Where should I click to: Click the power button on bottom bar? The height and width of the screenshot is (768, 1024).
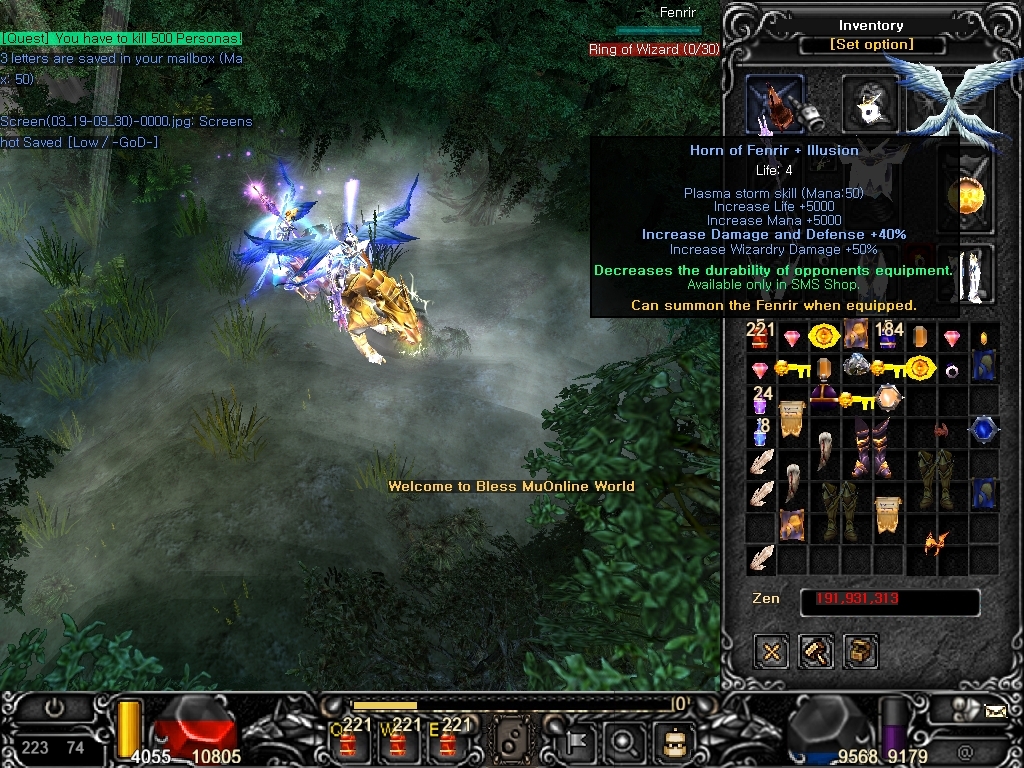[53, 709]
